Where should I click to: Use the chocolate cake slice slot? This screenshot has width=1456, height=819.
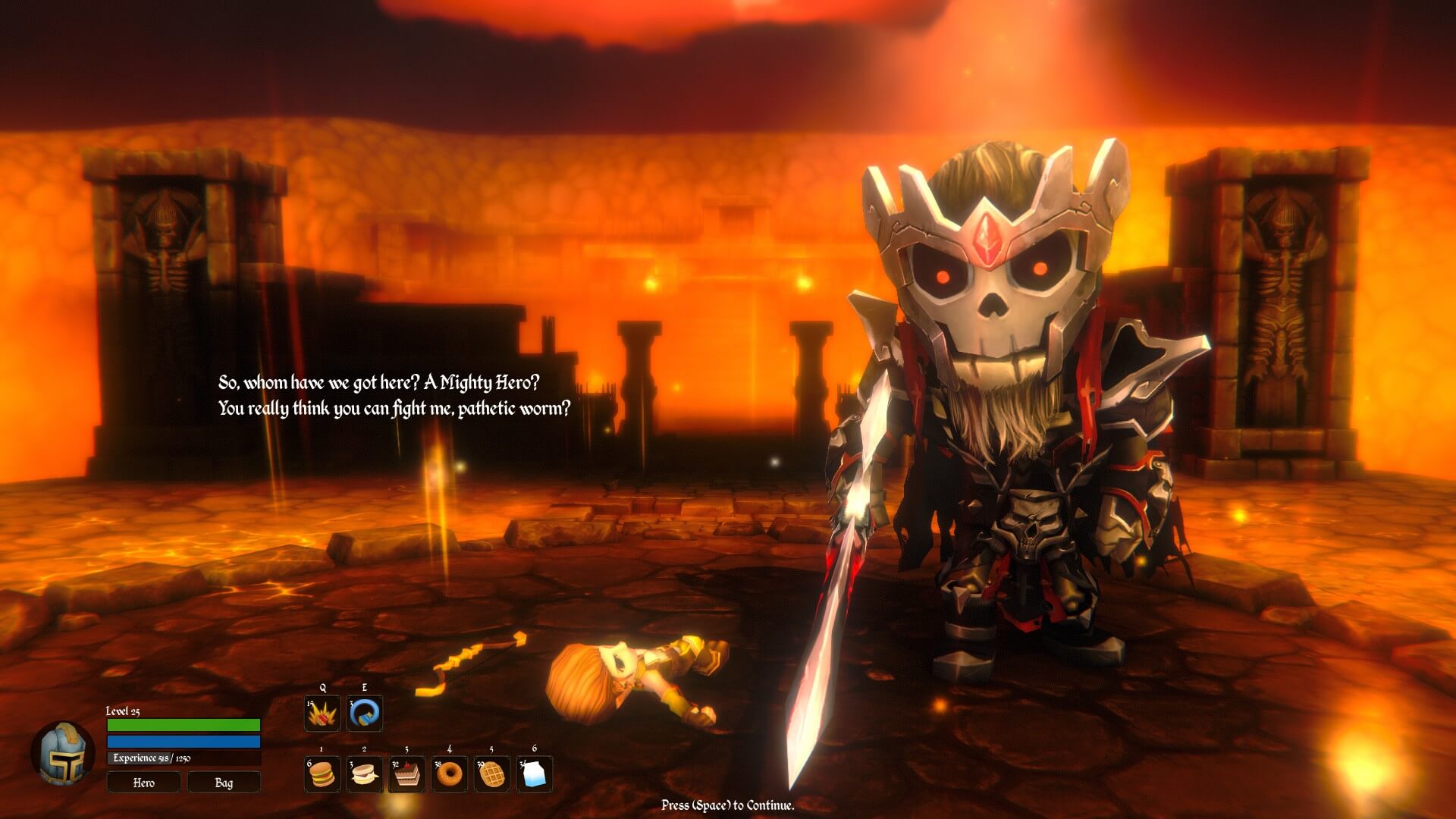pos(406,773)
